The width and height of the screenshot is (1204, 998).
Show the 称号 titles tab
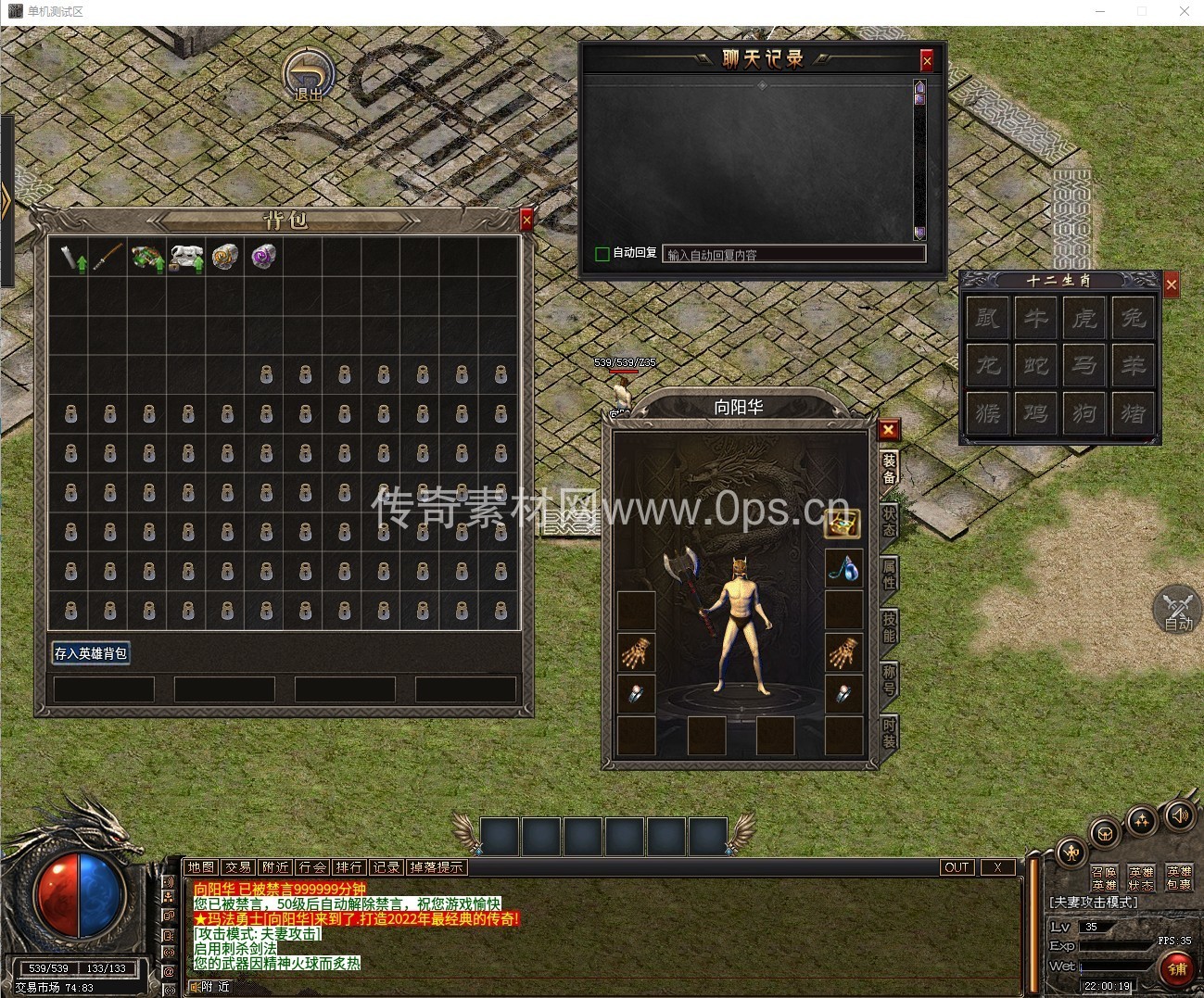tap(888, 679)
